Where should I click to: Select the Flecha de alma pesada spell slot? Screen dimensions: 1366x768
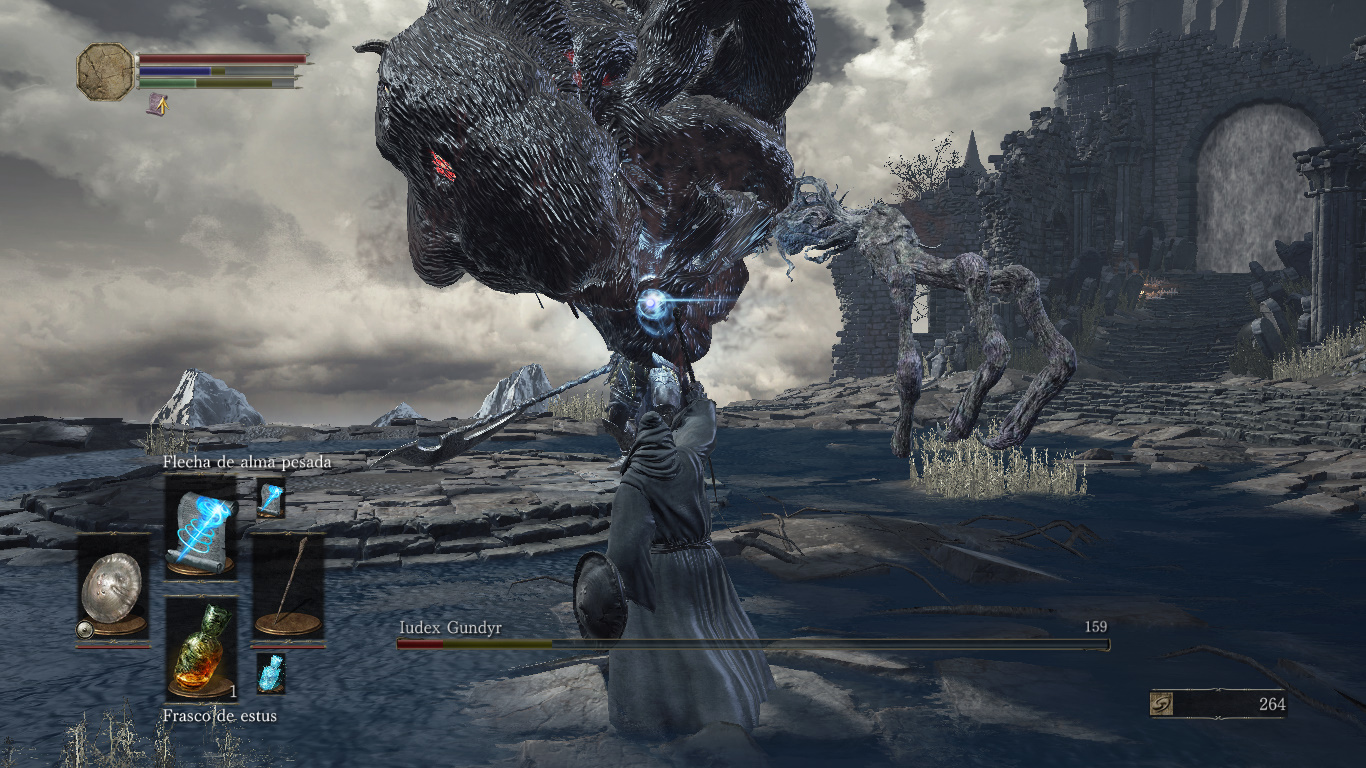(200, 528)
